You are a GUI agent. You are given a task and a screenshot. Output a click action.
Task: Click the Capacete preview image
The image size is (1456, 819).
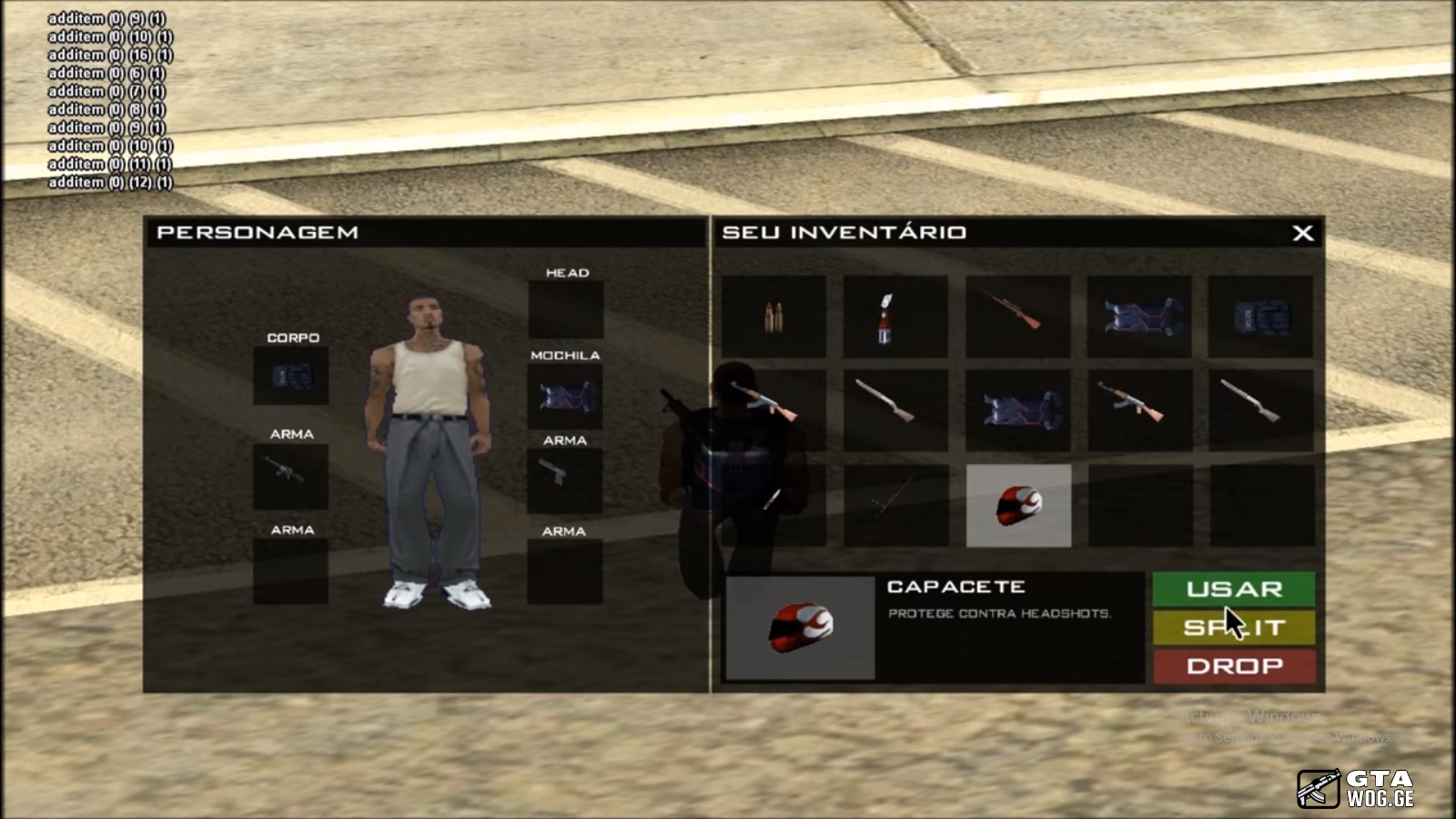[x=800, y=628]
